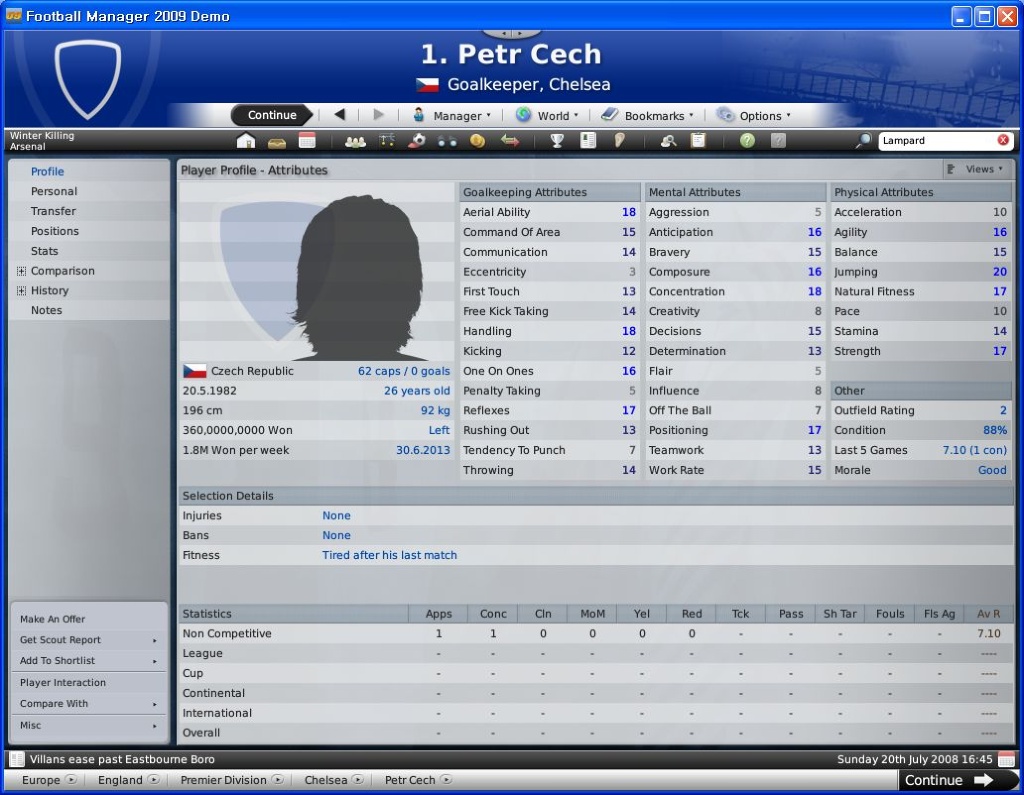Click the top Continue button

click(x=272, y=115)
